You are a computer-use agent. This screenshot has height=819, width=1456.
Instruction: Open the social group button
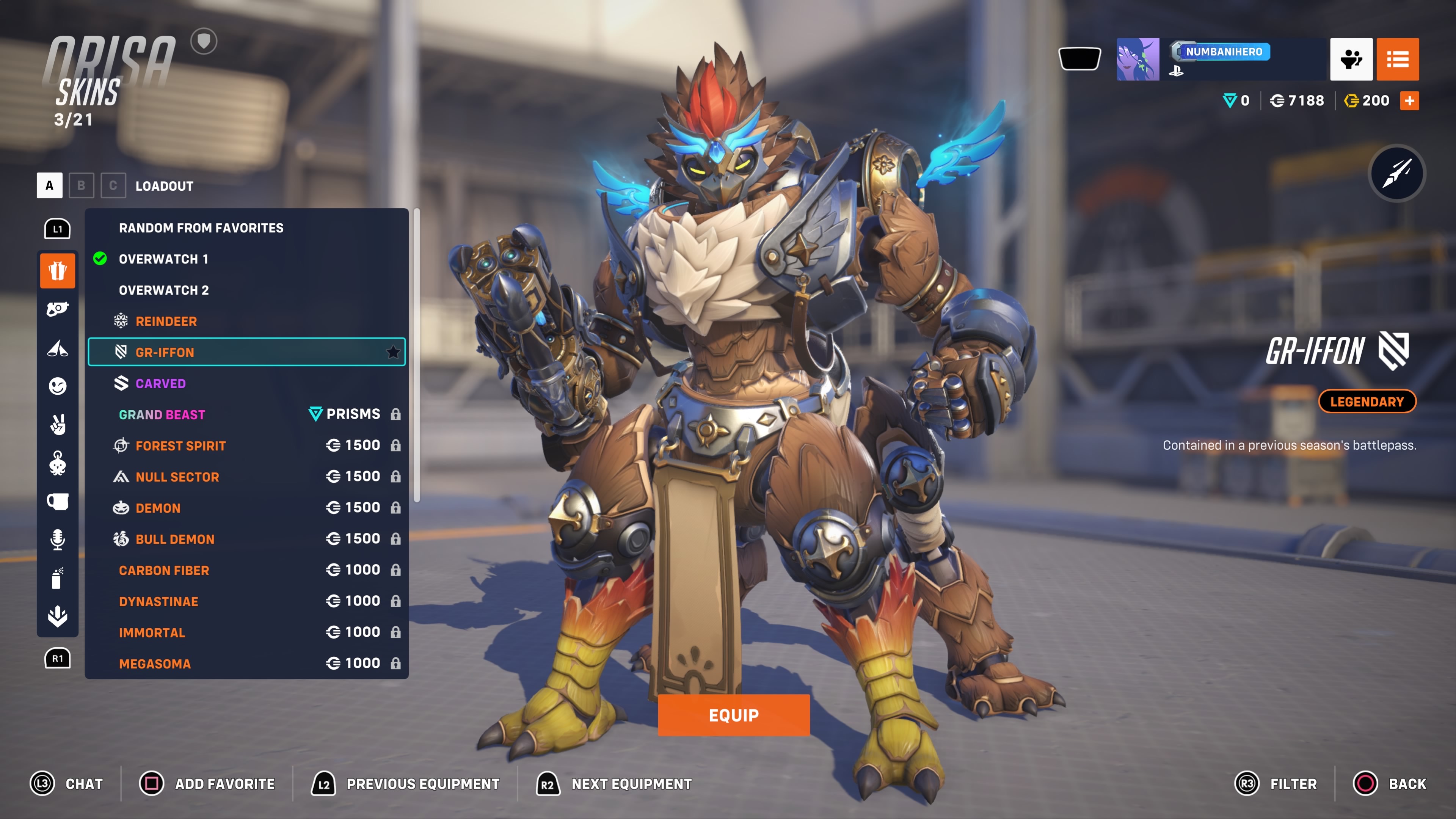(1351, 60)
